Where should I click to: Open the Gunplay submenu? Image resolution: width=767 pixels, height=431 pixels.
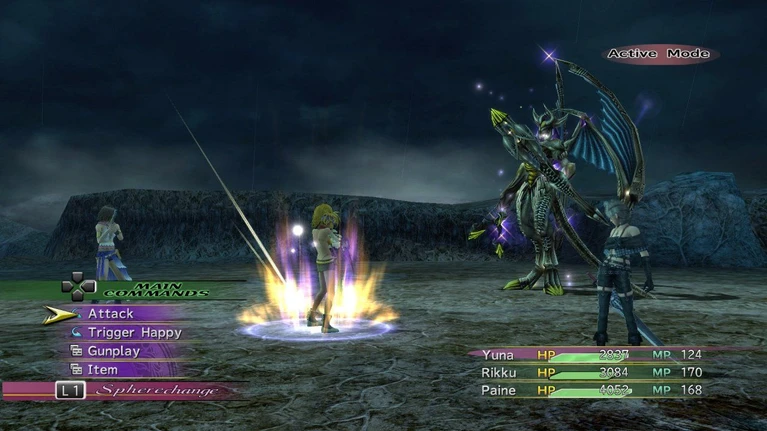[x=113, y=351]
